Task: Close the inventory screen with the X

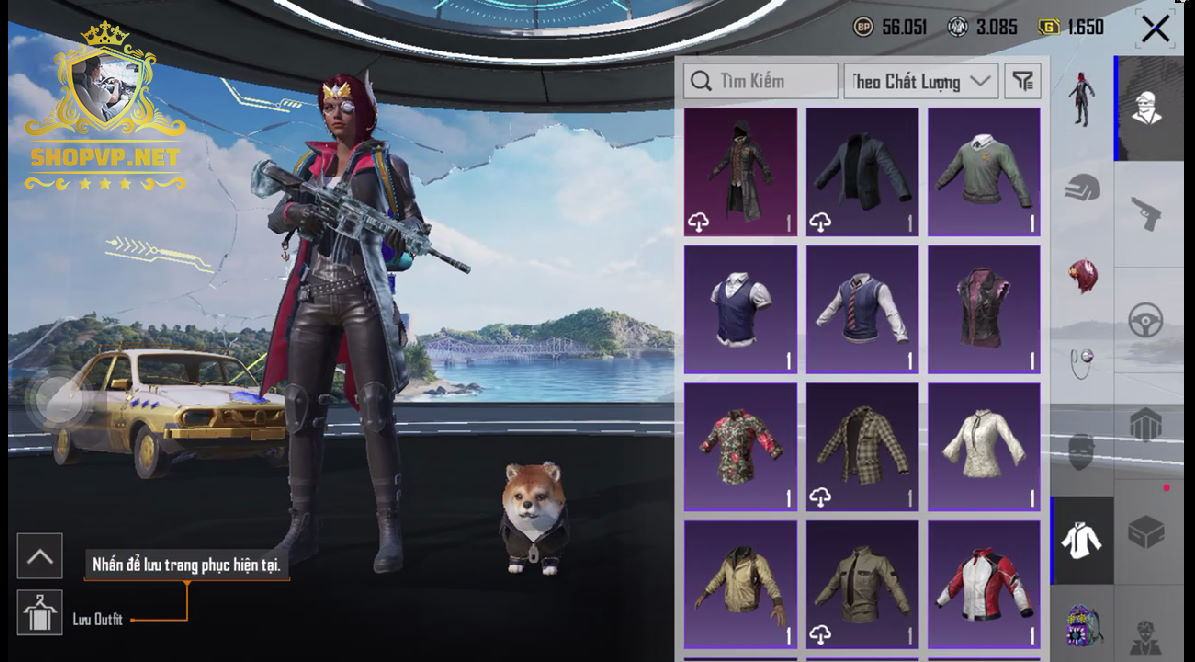Action: [1155, 29]
